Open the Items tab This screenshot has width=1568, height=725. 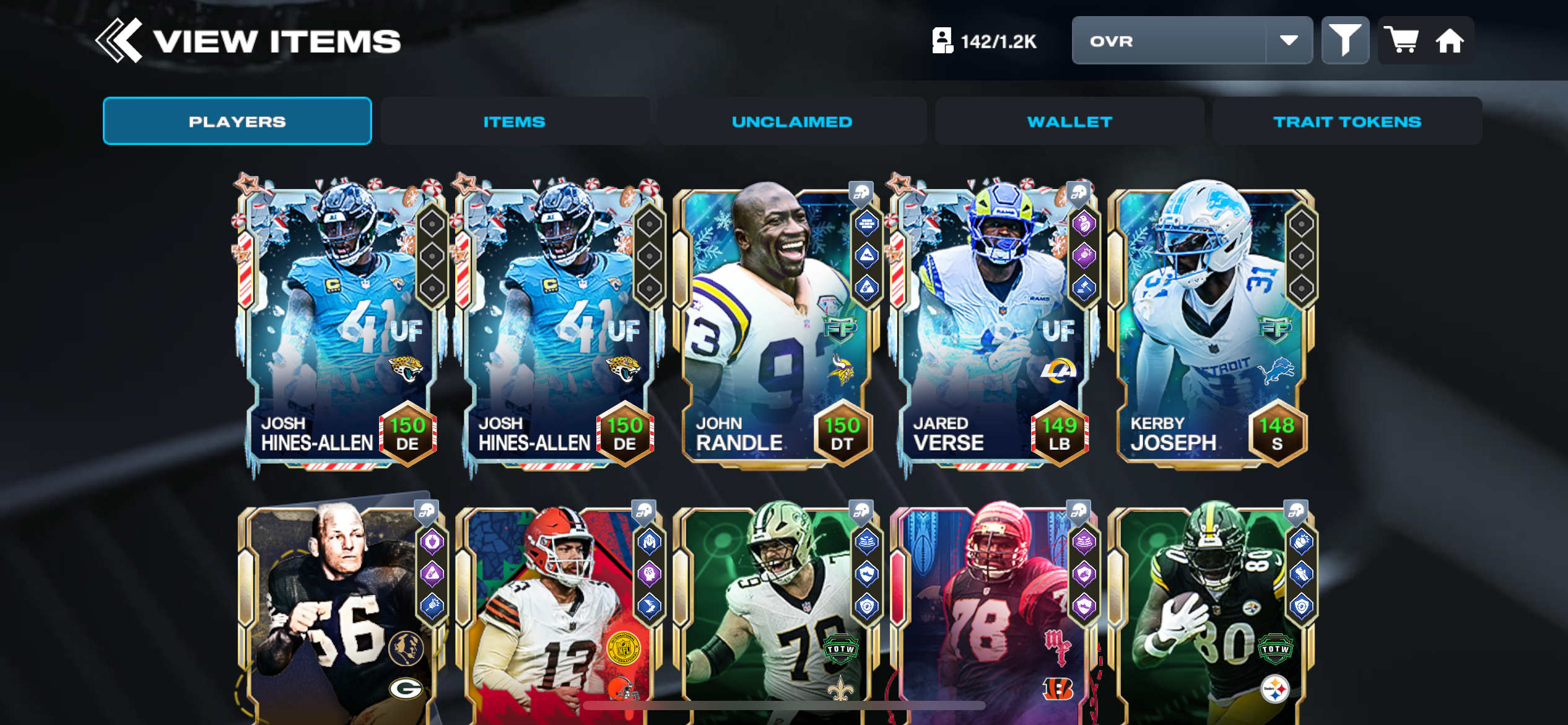pos(515,121)
